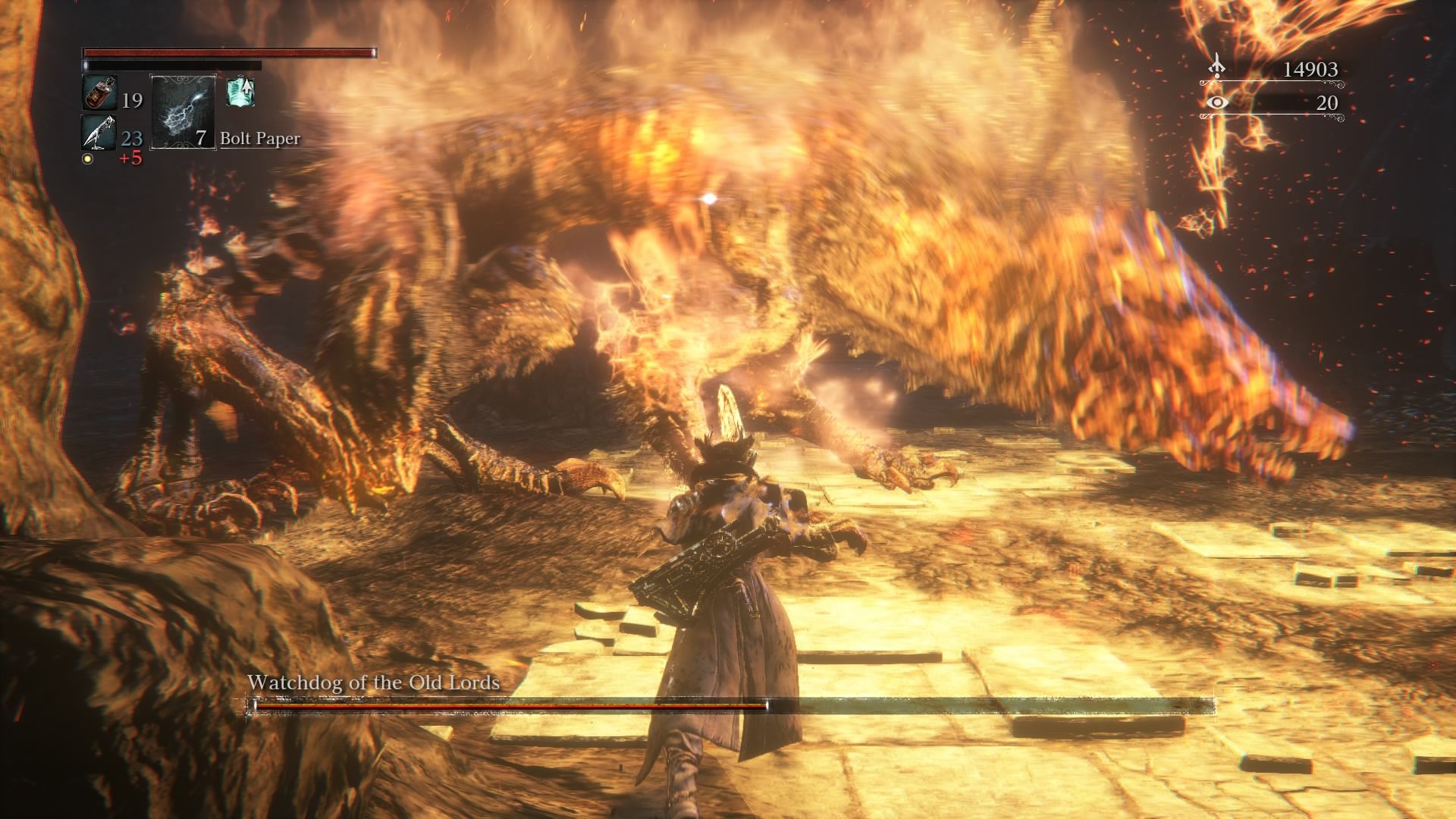Click the Bolt Paper quantity number 7
Screen dimensions: 1456x819
tap(199, 140)
